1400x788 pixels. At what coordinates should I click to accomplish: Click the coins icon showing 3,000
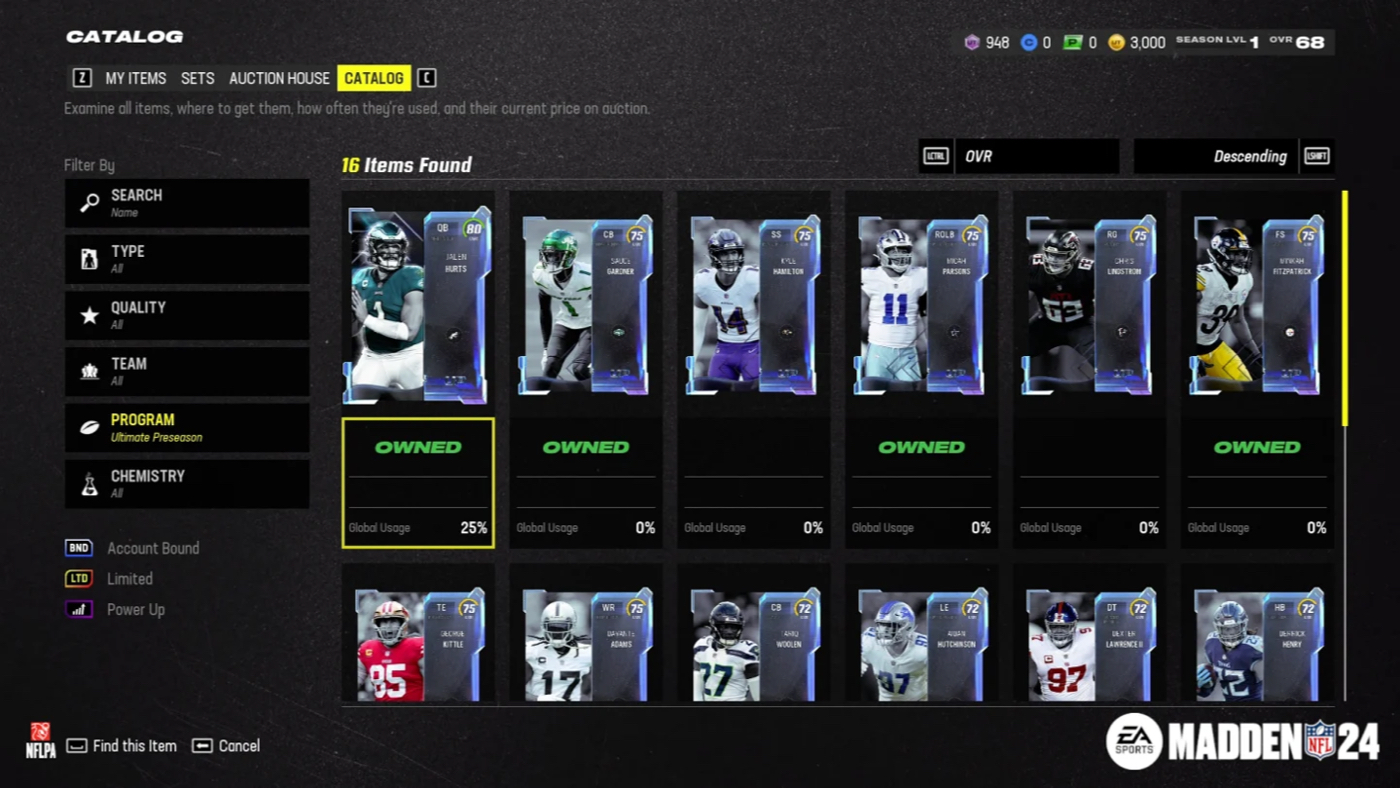[x=1118, y=43]
